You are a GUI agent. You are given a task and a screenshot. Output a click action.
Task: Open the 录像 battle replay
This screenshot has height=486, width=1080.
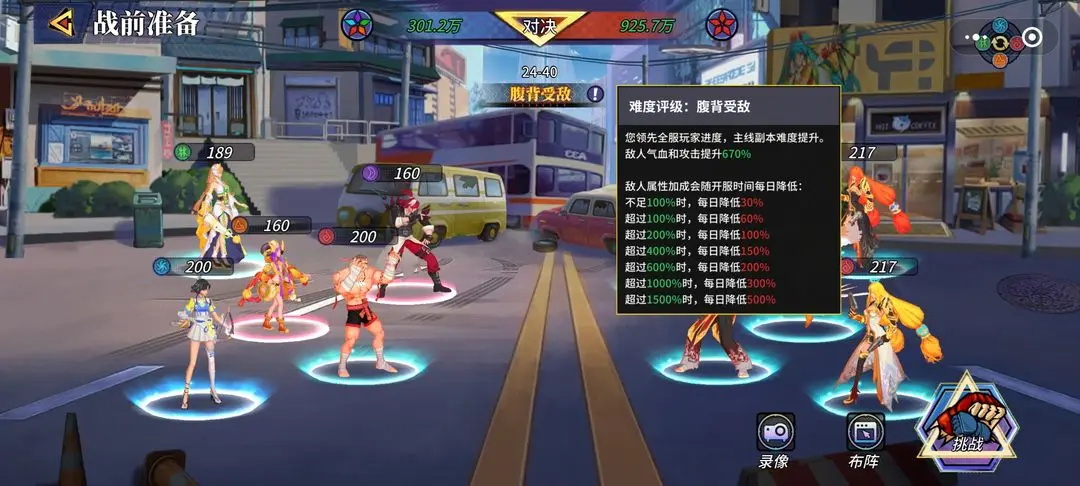click(775, 441)
